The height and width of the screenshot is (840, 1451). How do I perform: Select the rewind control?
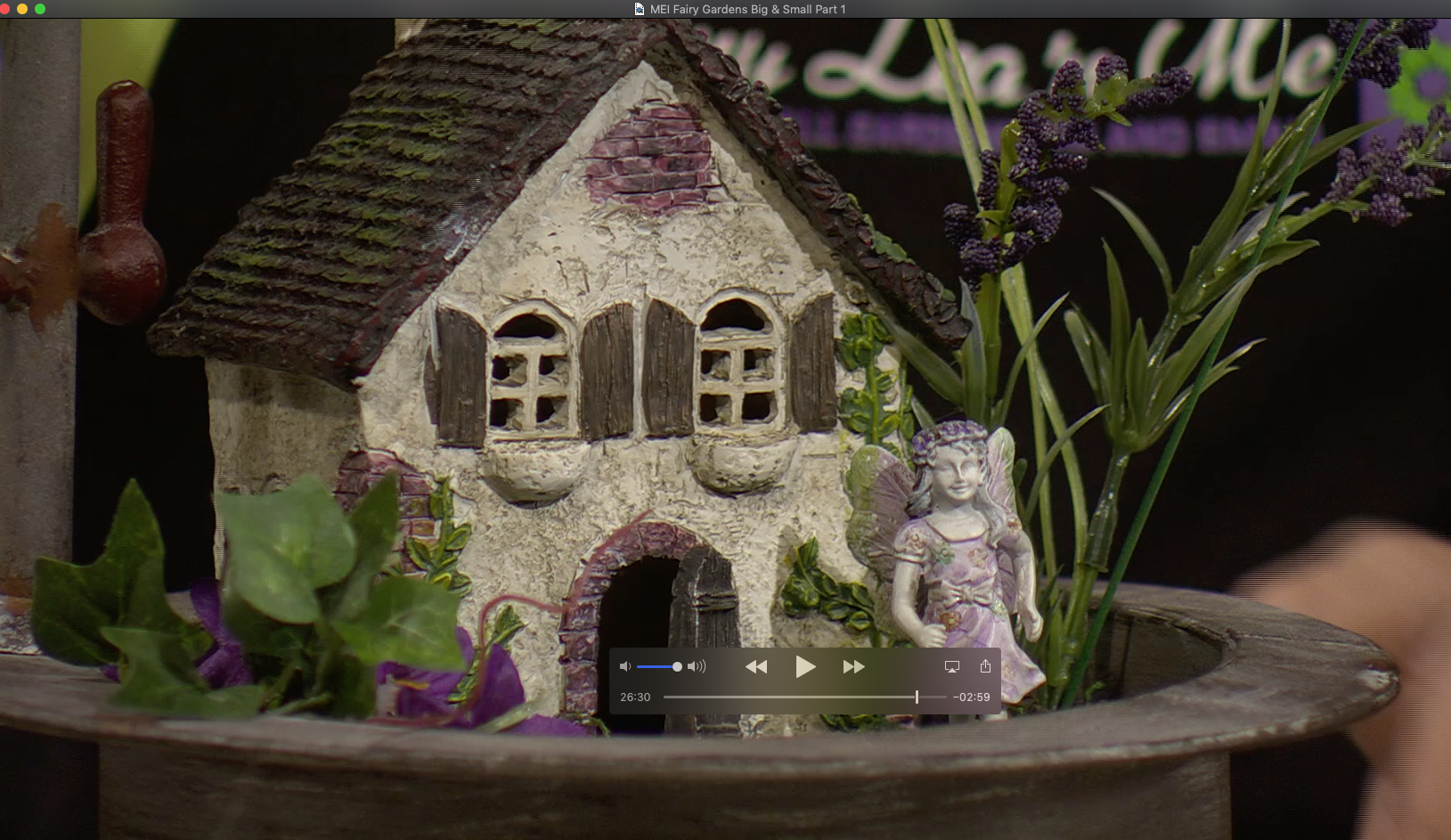pos(758,666)
